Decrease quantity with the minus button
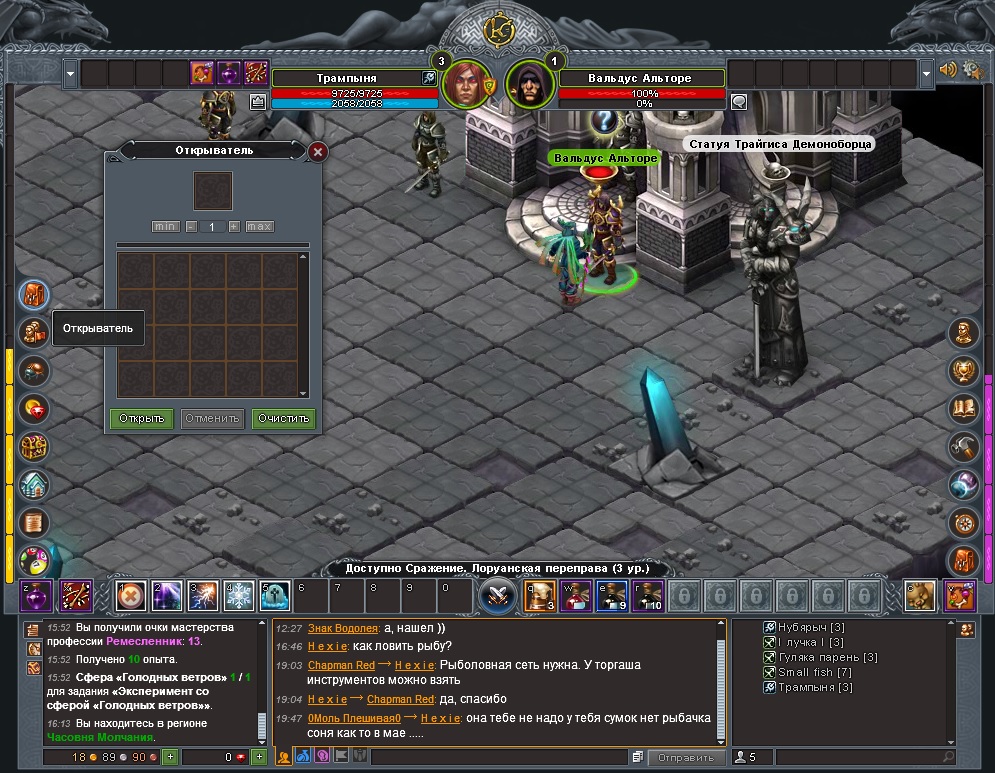This screenshot has height=773, width=995. pyautogui.click(x=191, y=227)
